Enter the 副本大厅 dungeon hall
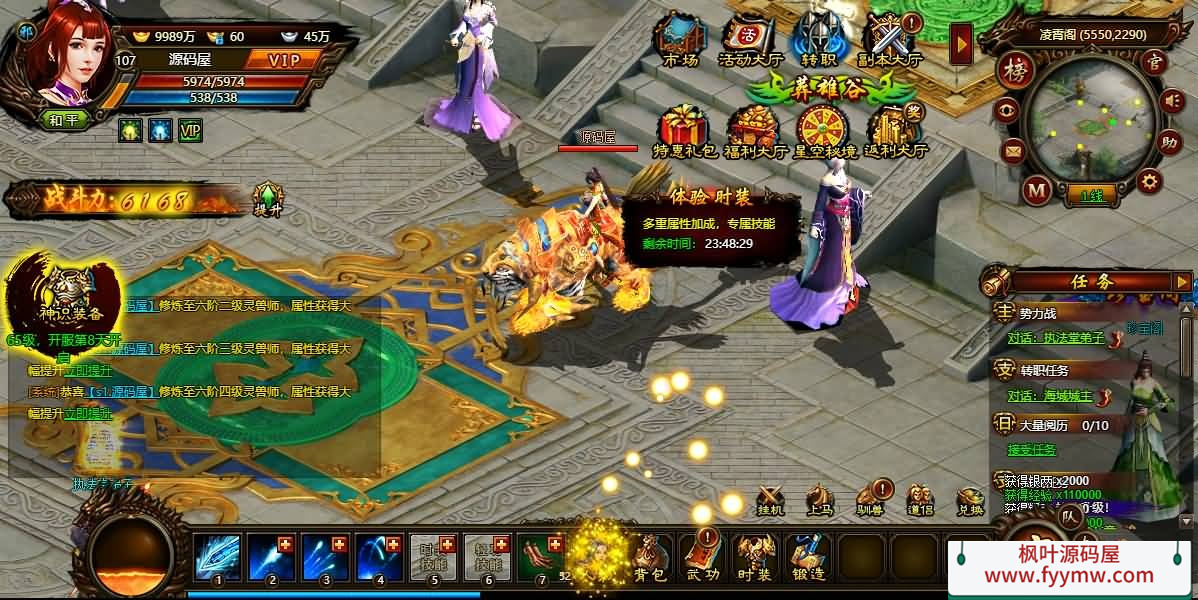This screenshot has width=1198, height=600. (x=888, y=38)
